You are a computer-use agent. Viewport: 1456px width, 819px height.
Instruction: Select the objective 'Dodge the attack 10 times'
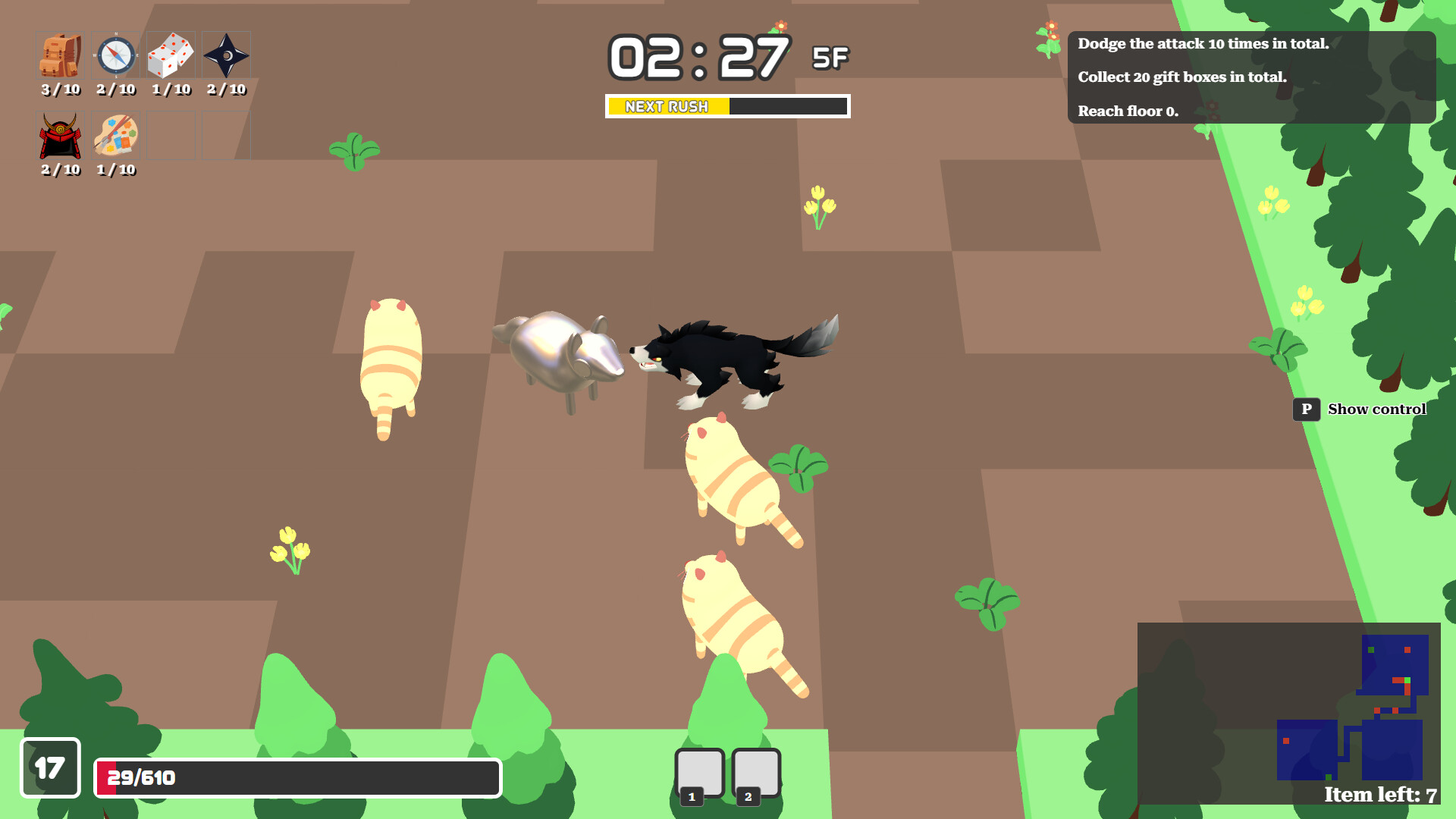click(x=1202, y=44)
